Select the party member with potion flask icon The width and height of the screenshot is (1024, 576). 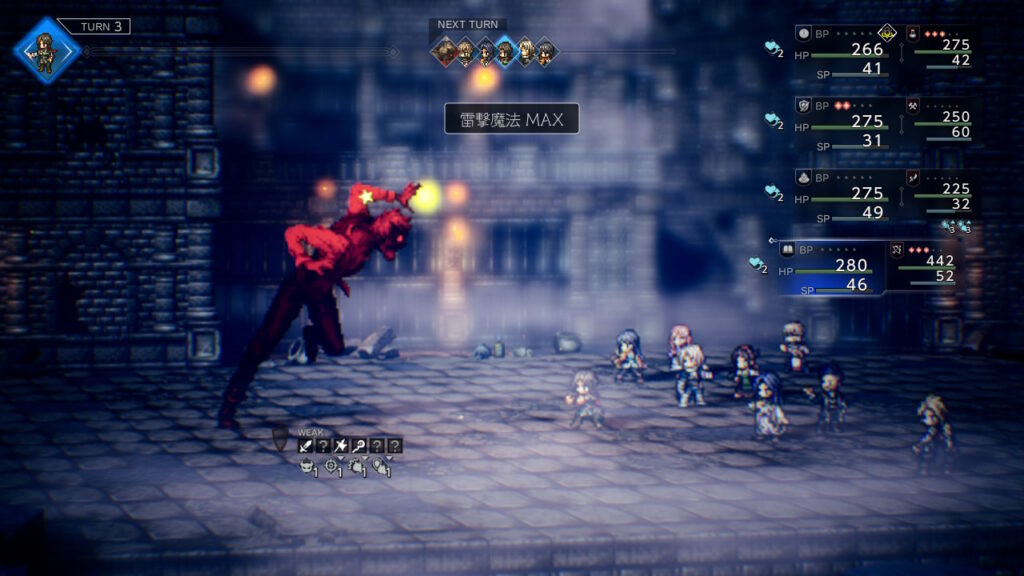coord(913,33)
